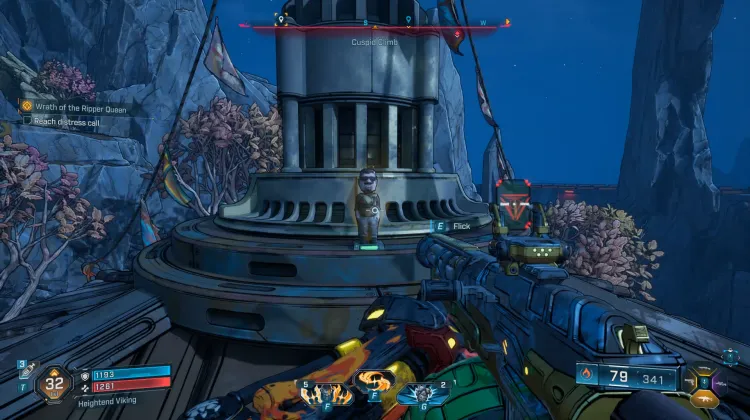Activate the winged action skill icon
Screen dimensions: 750x420
320,393
